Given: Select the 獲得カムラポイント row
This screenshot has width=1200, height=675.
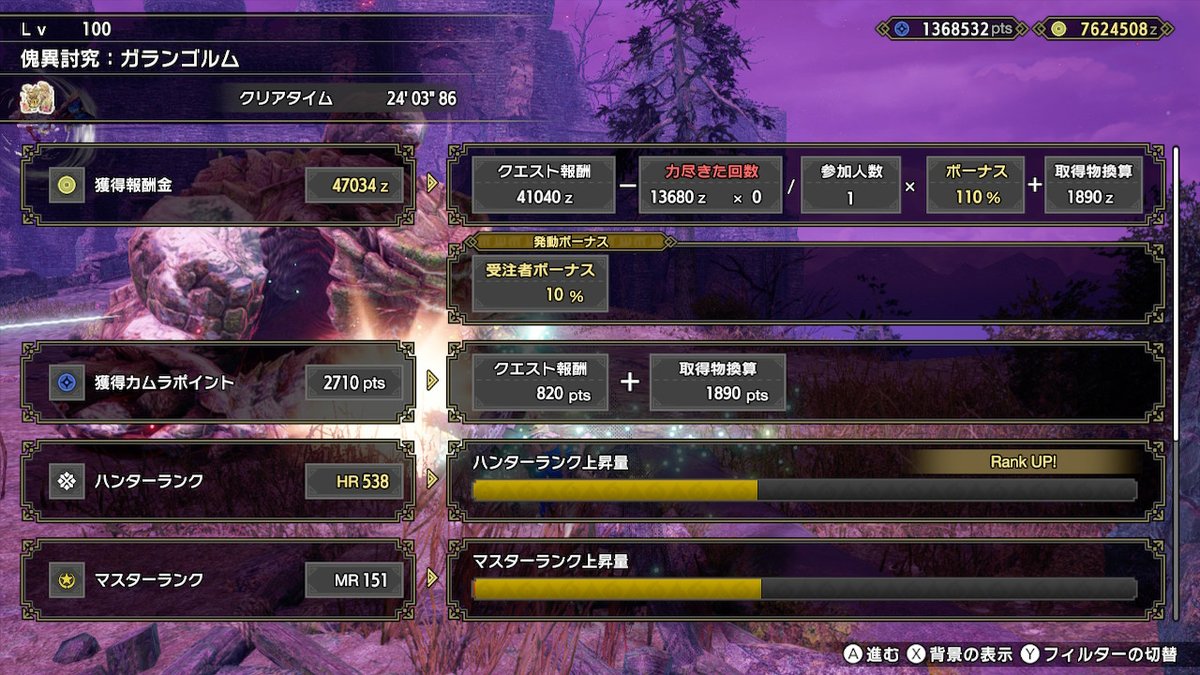Looking at the screenshot, I should coord(217,381).
